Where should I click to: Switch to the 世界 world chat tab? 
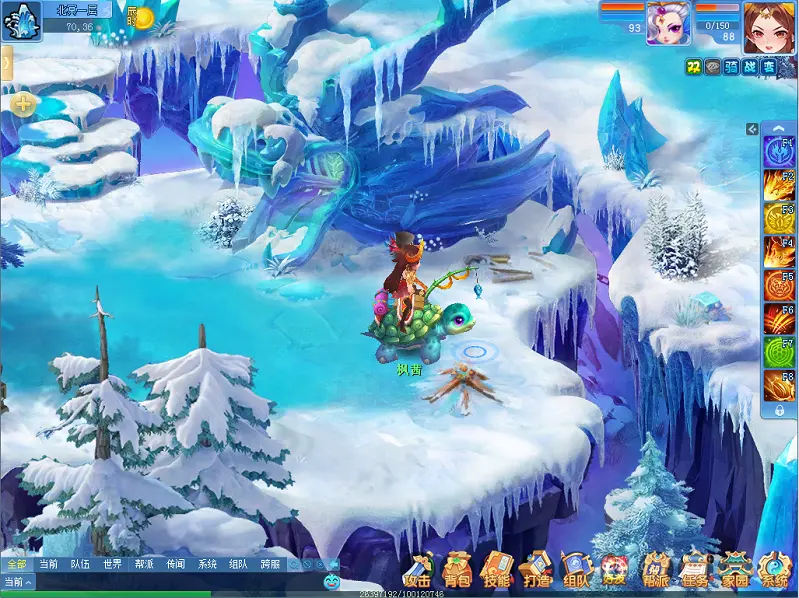pos(111,564)
